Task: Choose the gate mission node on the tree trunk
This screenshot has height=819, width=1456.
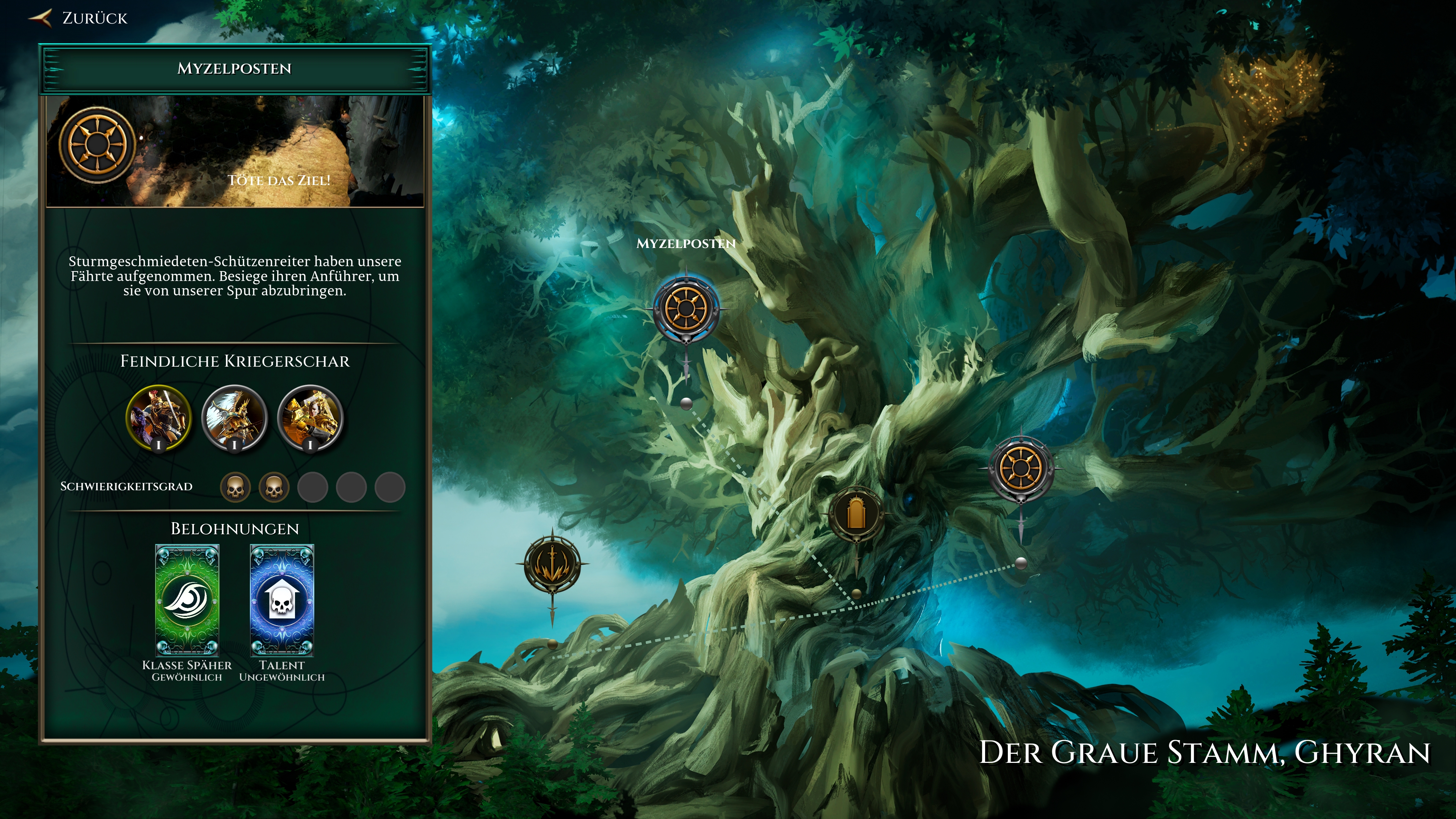Action: coord(856,515)
